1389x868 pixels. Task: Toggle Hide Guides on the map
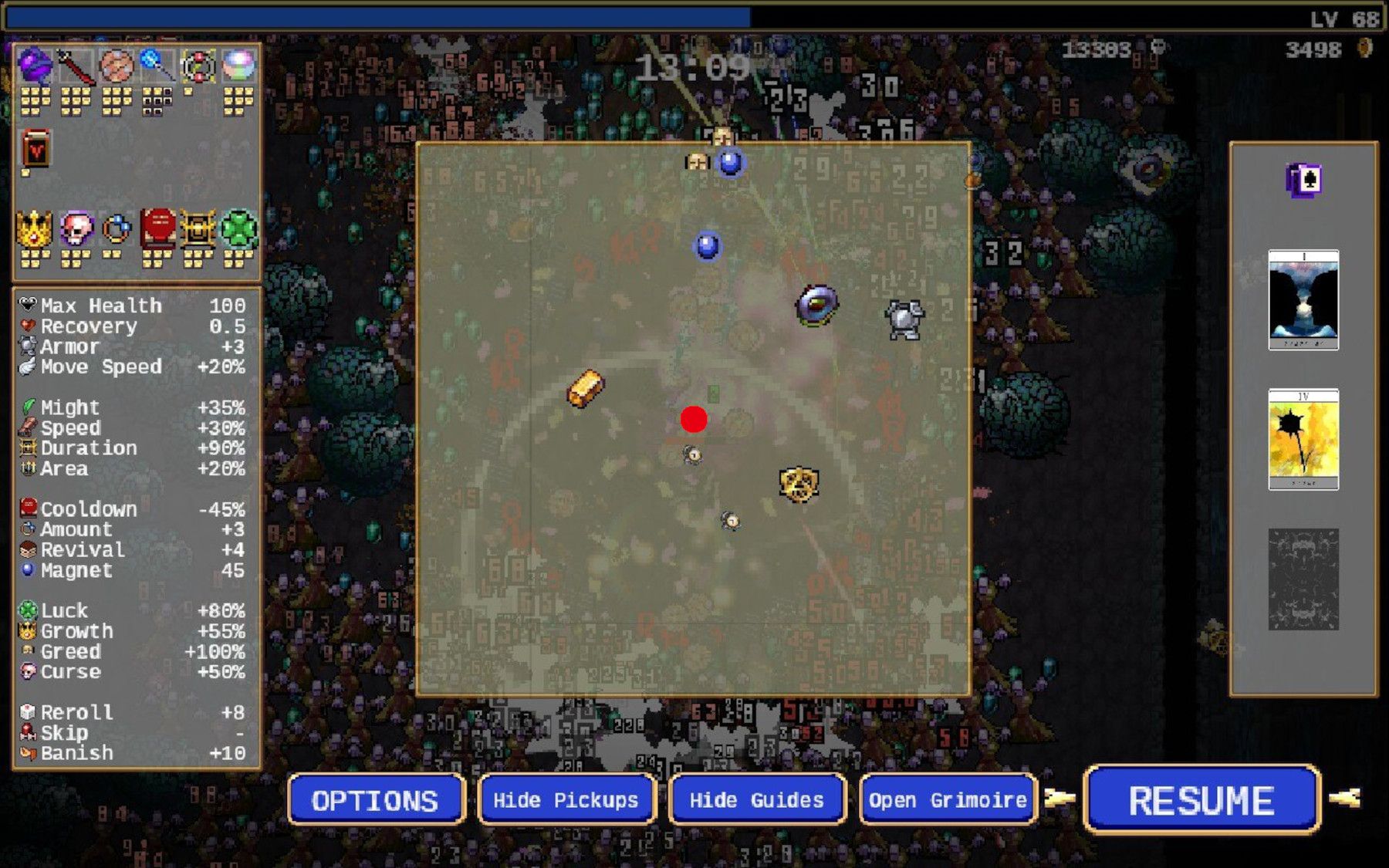pos(757,800)
